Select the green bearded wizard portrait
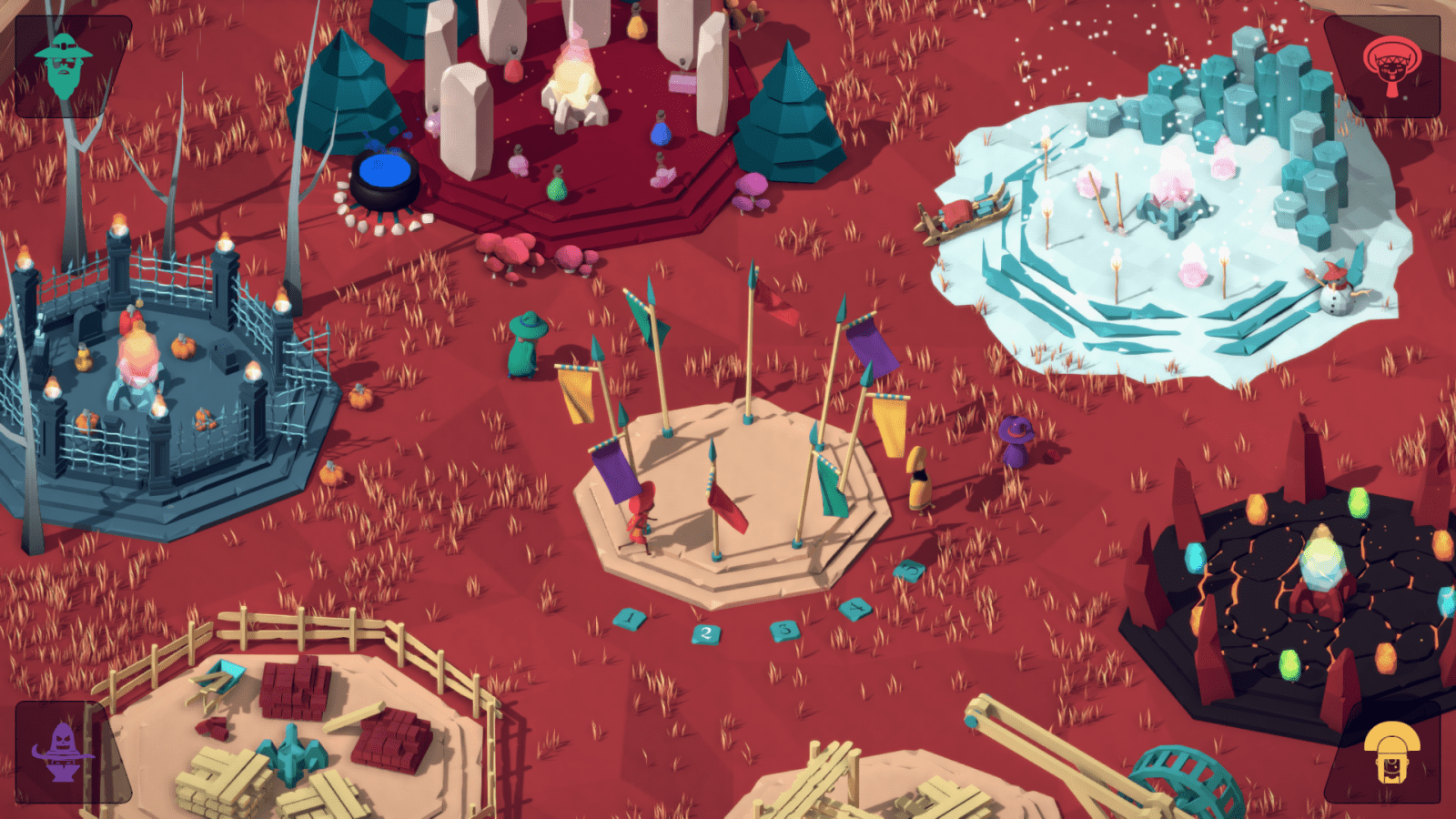This screenshot has width=1456, height=819. point(64,66)
